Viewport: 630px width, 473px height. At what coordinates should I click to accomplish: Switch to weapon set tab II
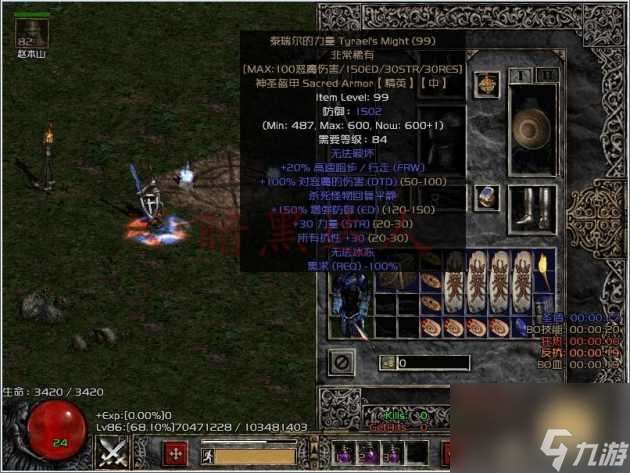point(542,76)
